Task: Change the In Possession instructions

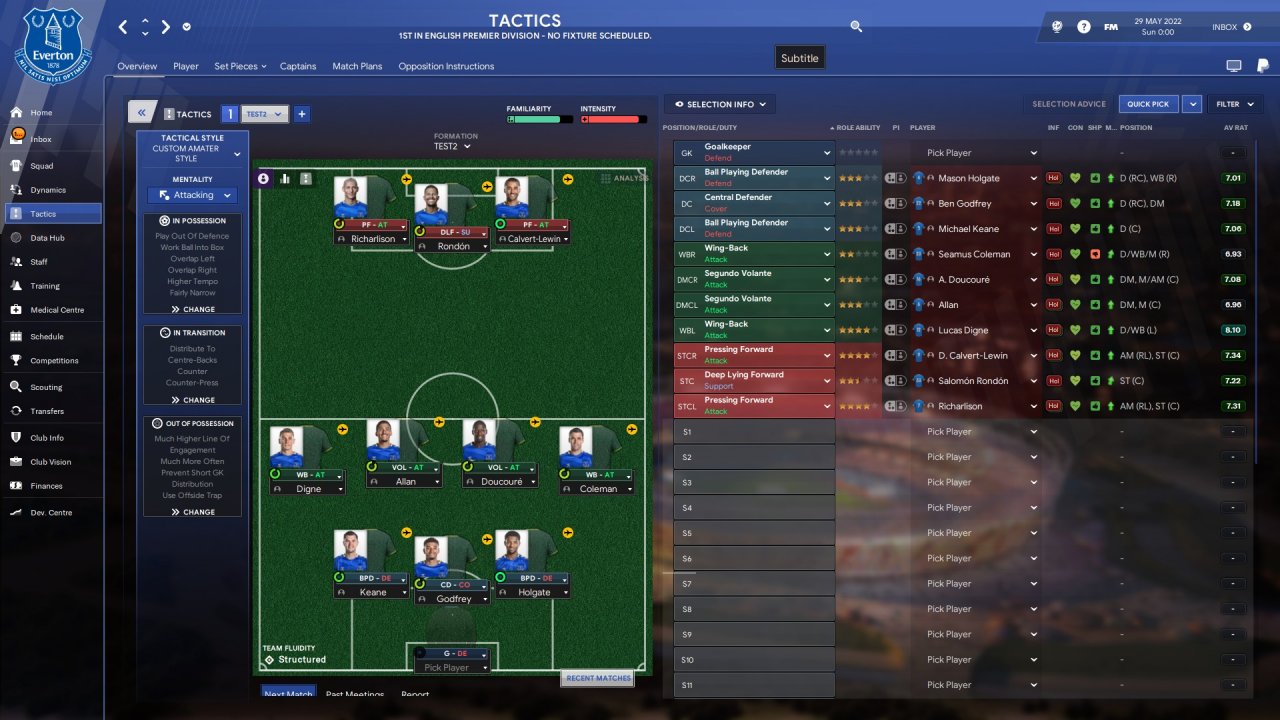Action: (193, 310)
